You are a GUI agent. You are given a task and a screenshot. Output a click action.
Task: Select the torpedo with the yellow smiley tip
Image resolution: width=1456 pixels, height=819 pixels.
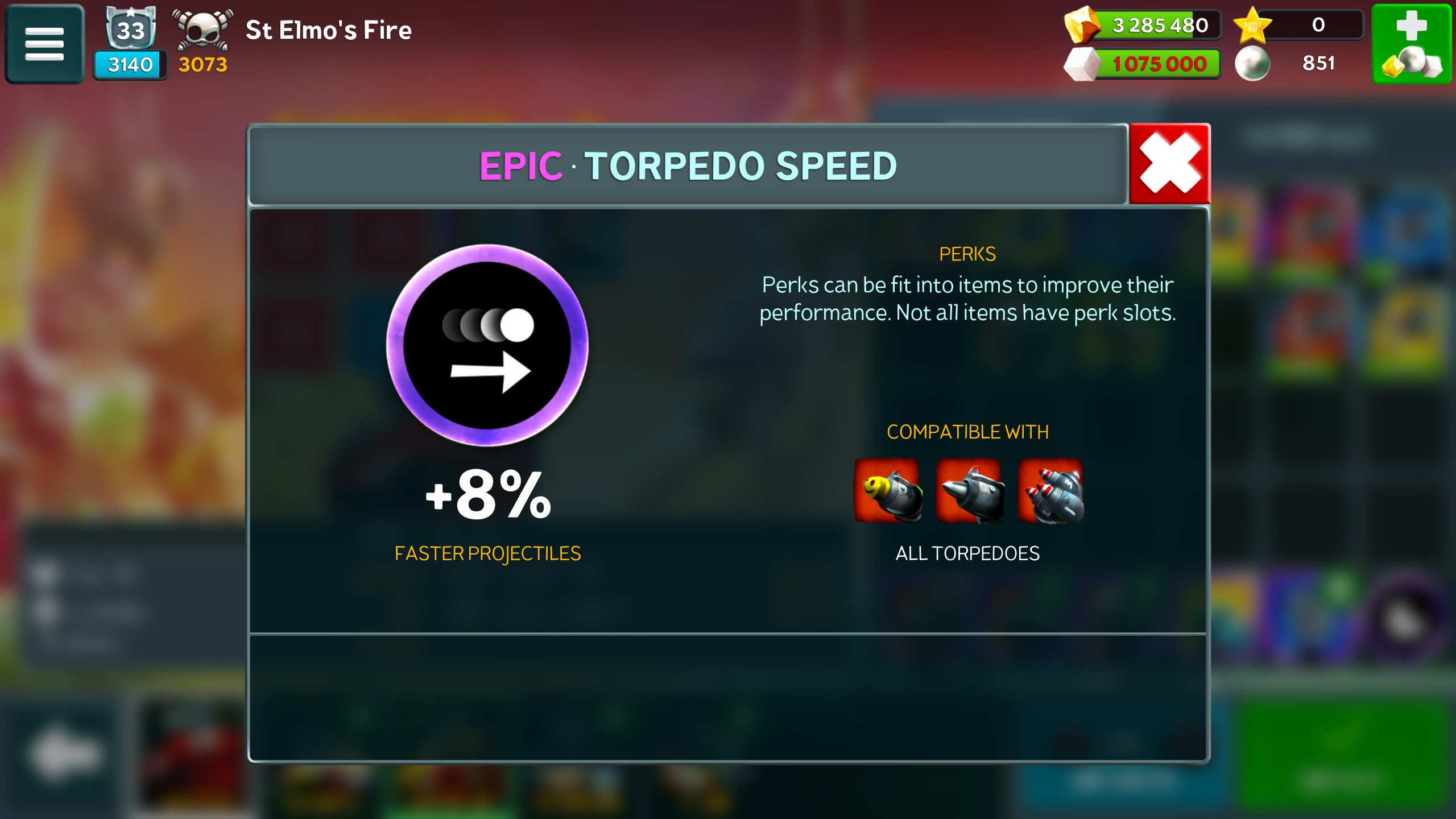click(887, 490)
